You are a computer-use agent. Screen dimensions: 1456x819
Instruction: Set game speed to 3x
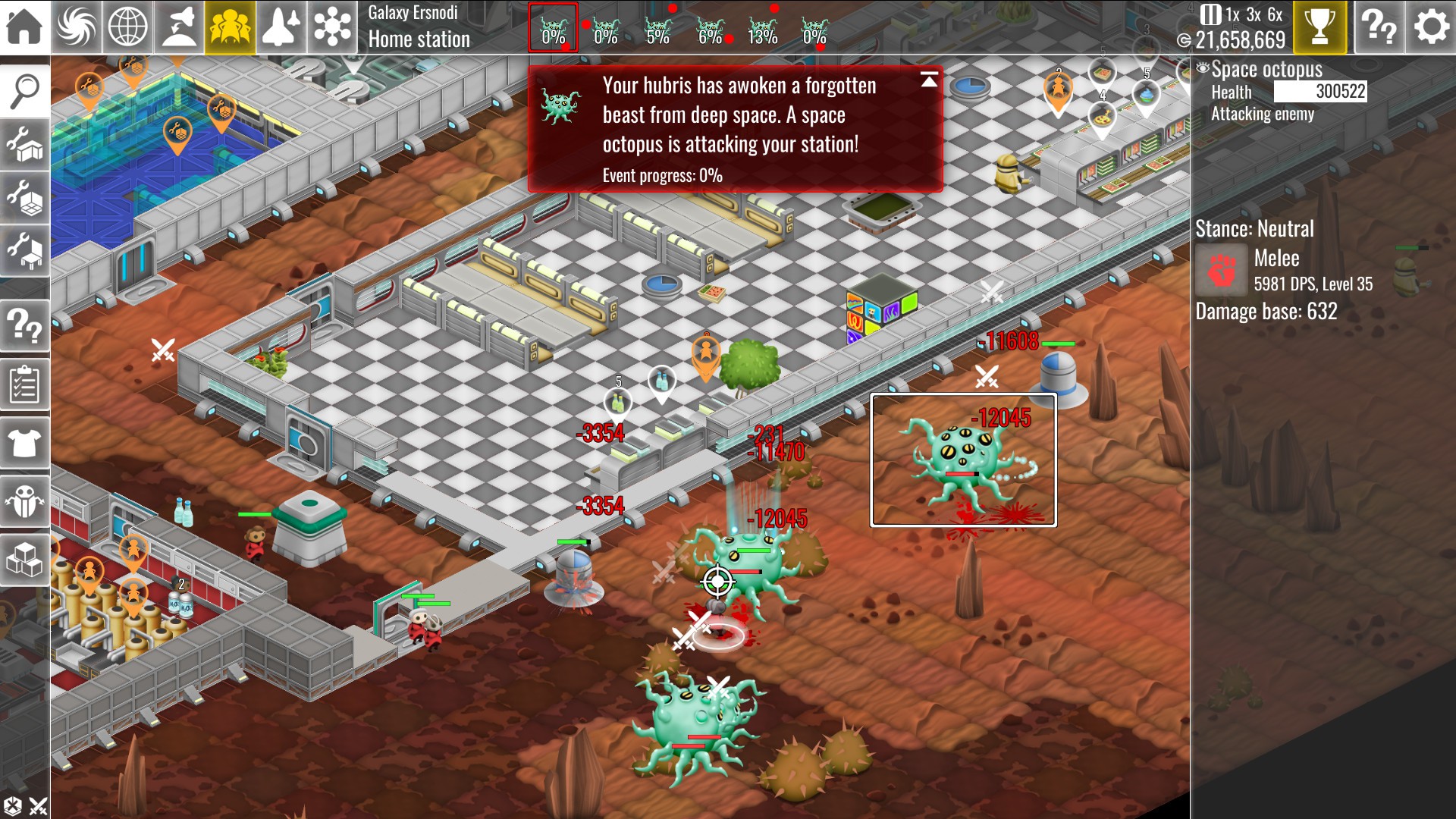click(1254, 14)
